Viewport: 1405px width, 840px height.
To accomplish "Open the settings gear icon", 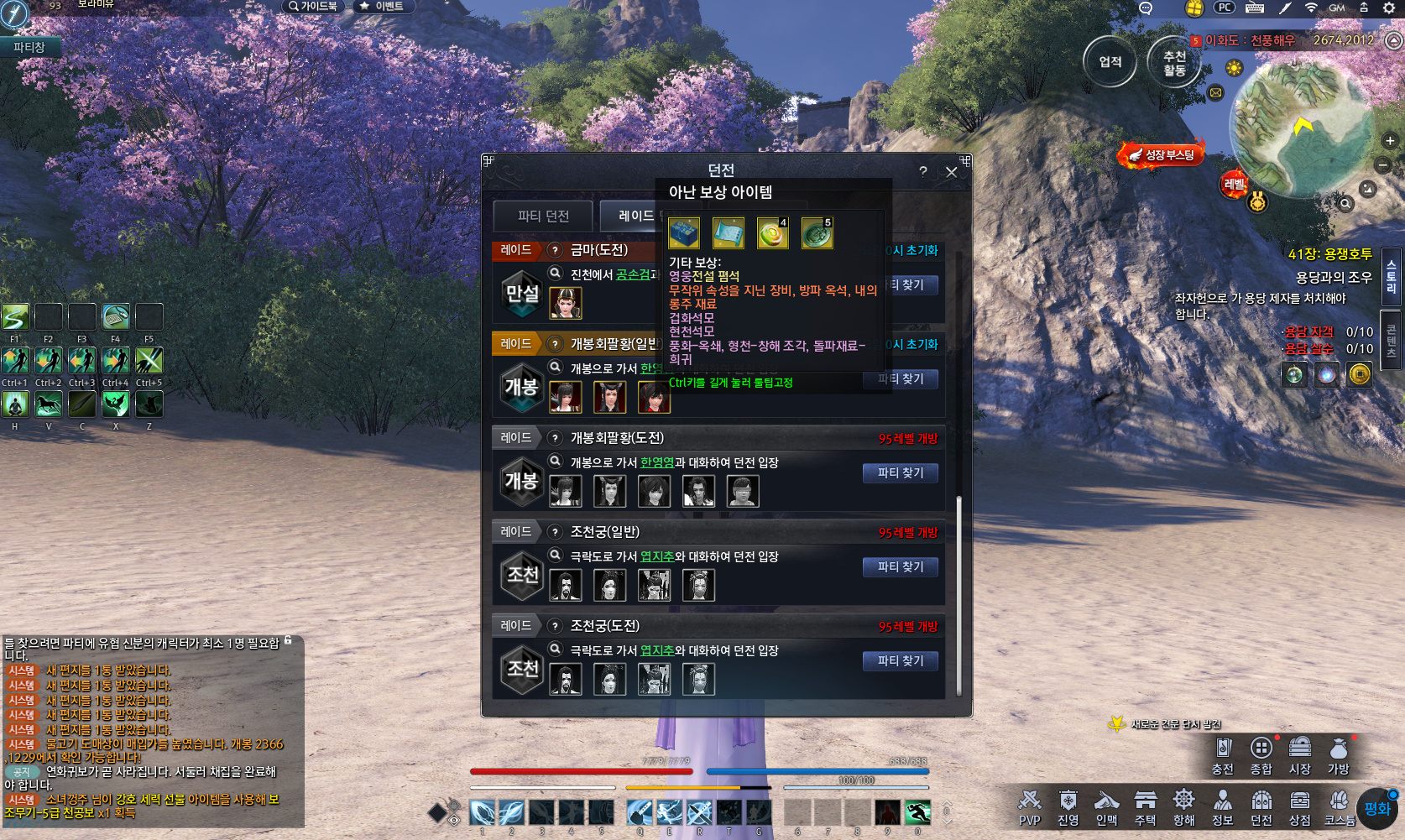I will (x=1389, y=8).
